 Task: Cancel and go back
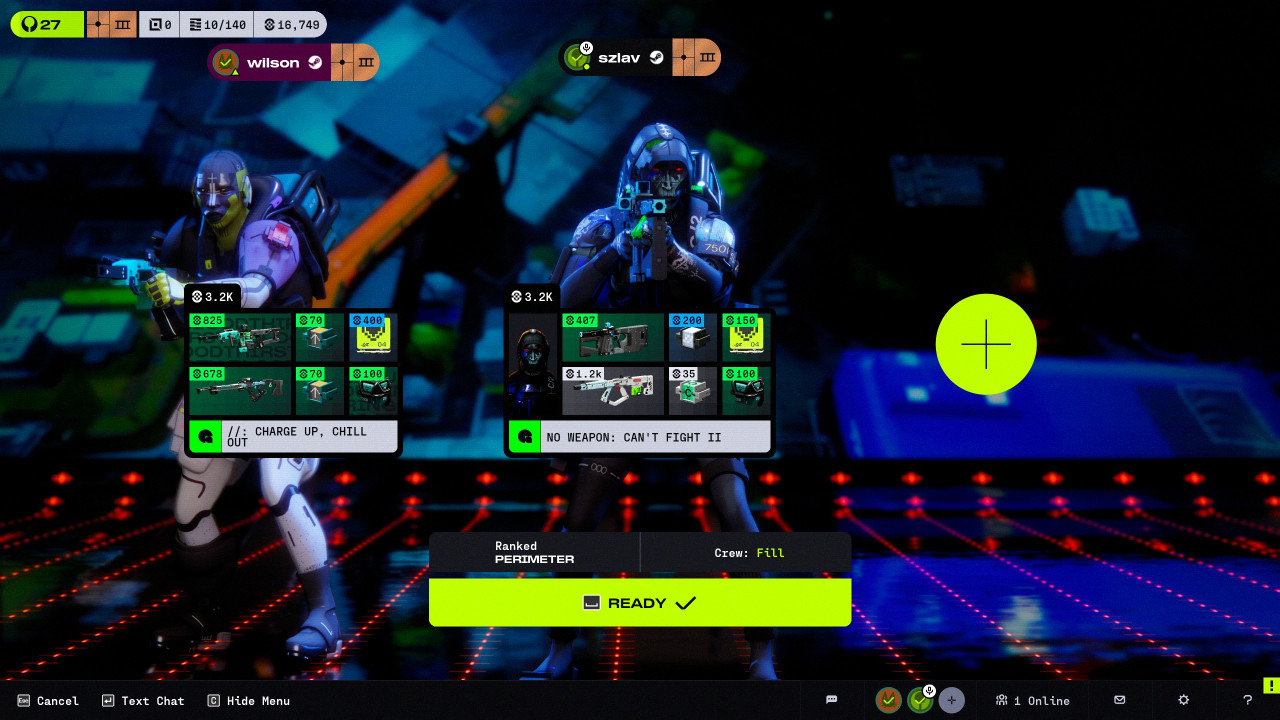point(48,701)
